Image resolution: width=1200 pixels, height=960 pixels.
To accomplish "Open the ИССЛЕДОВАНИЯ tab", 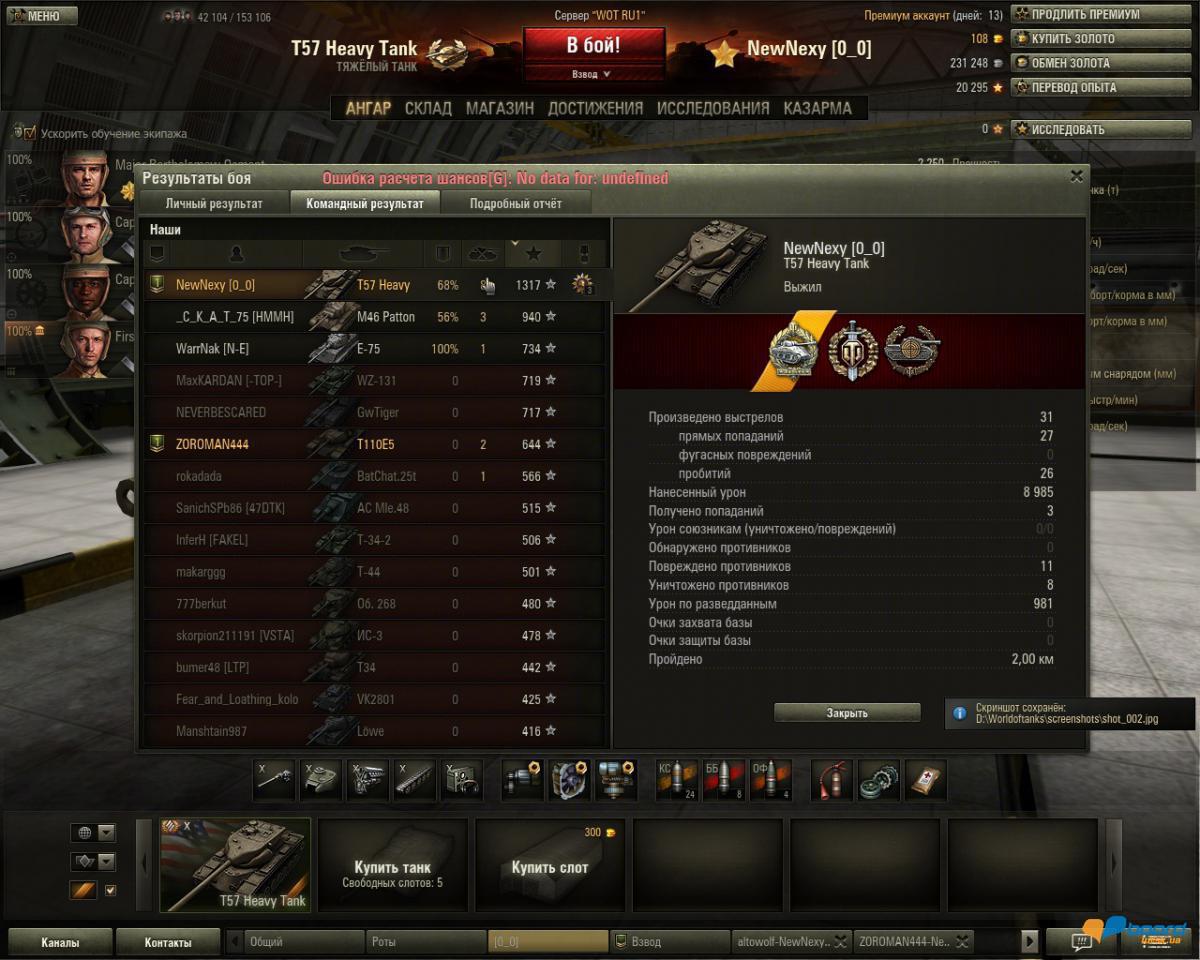I will 713,108.
